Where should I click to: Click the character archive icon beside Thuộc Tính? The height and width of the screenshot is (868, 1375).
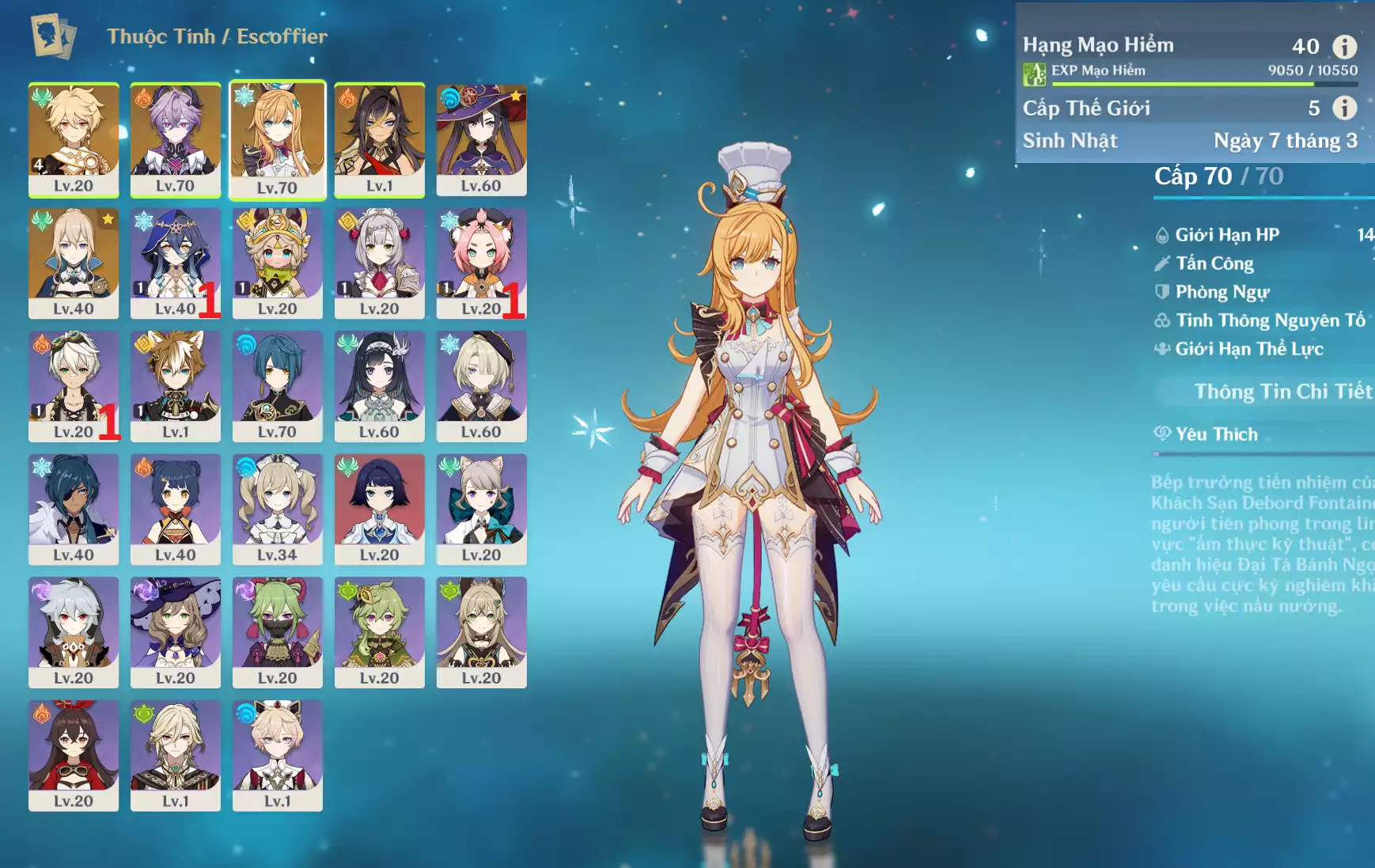tap(53, 36)
